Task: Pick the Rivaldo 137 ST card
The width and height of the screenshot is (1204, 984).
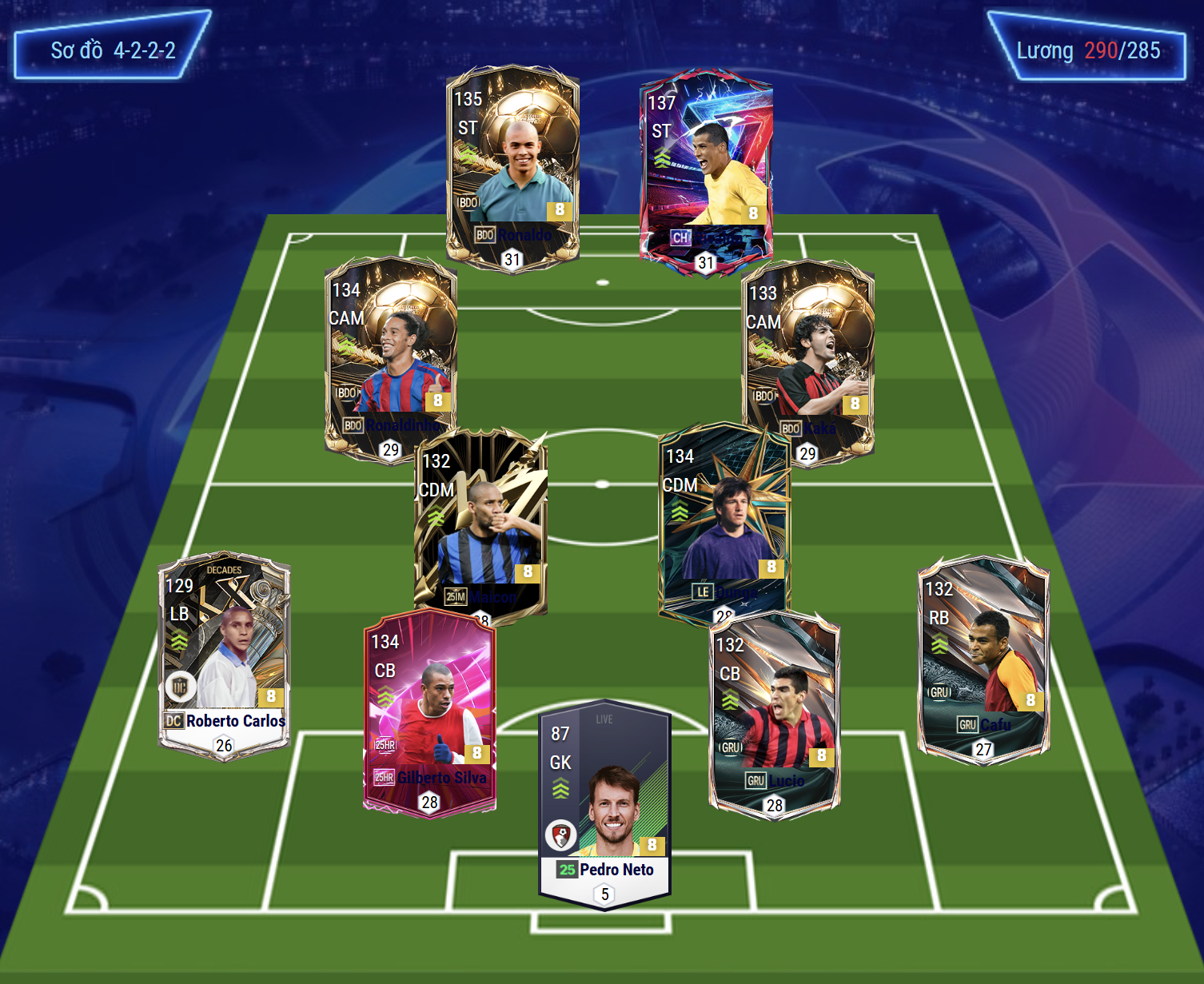Action: [x=705, y=172]
